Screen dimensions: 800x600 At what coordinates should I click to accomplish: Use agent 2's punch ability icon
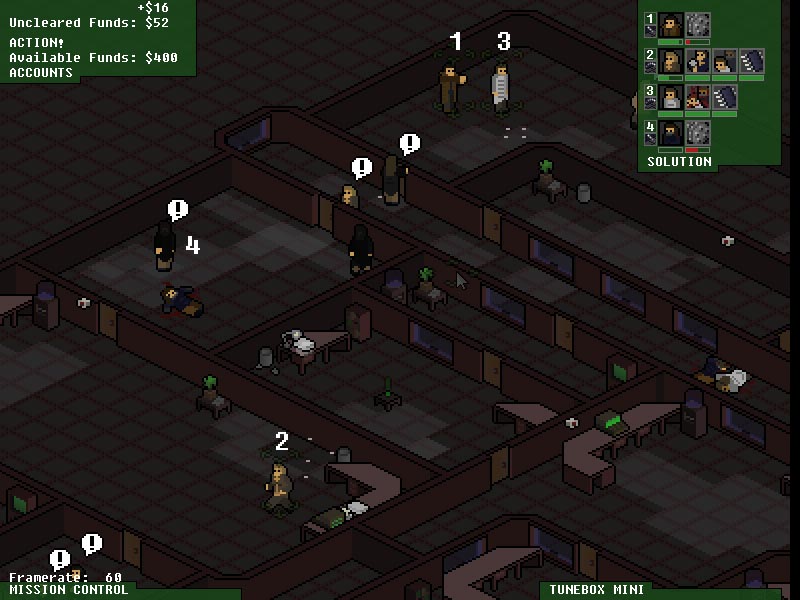click(698, 61)
